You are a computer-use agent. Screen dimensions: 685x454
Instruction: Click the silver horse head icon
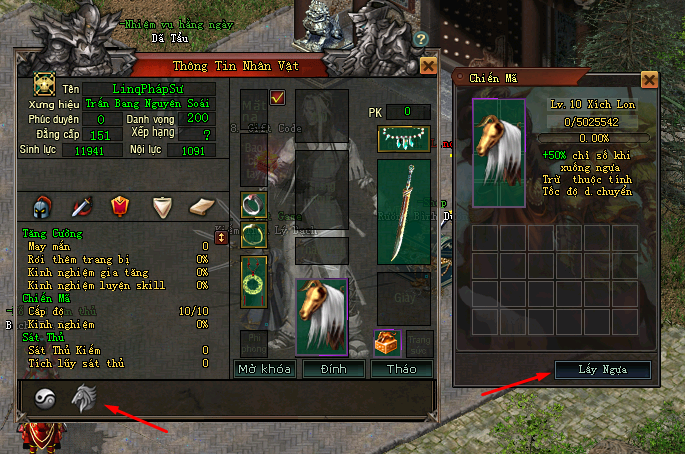[x=82, y=399]
